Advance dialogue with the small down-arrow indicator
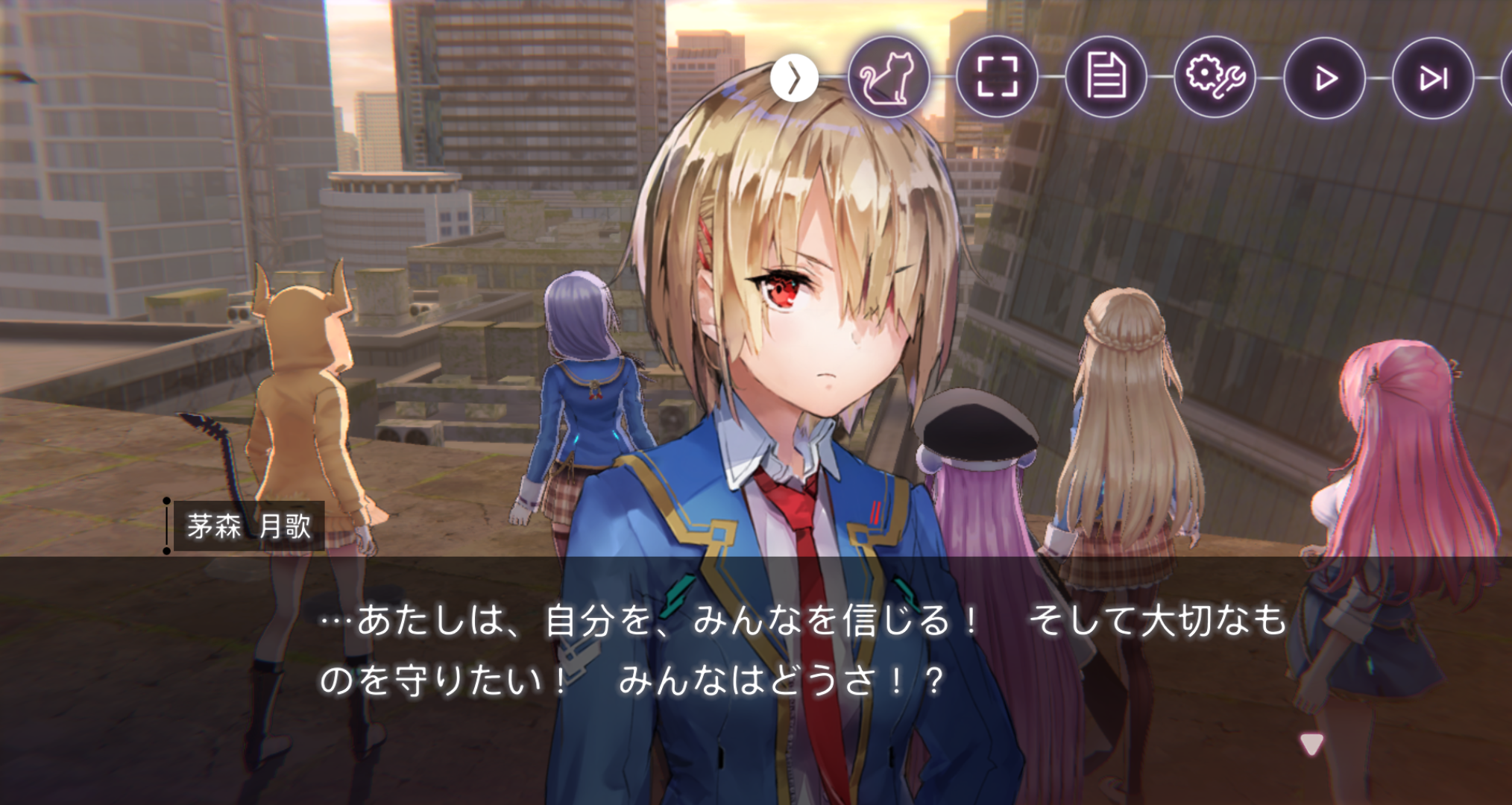This screenshot has height=805, width=1512. tap(1311, 743)
